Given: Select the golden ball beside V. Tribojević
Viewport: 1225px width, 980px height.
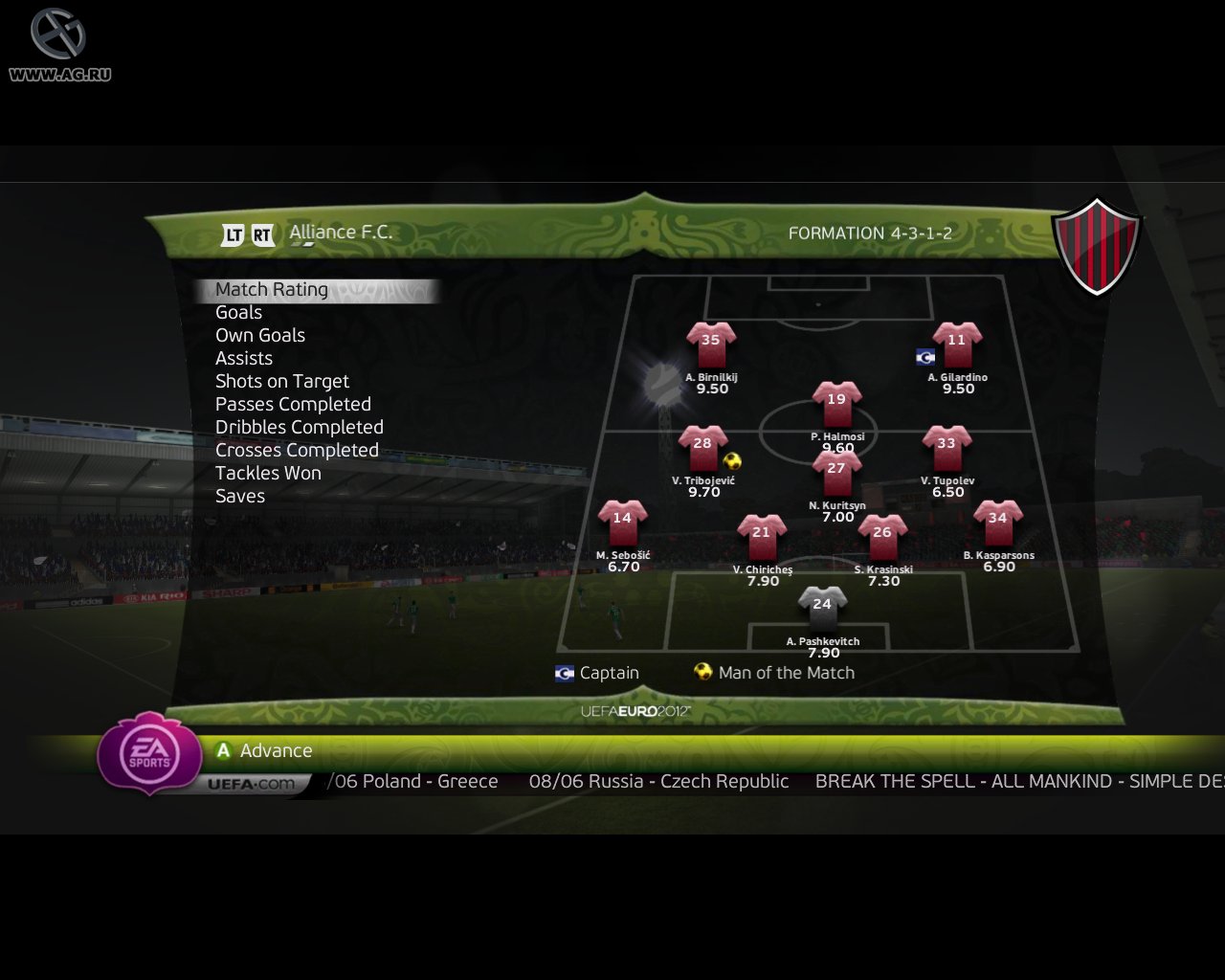Looking at the screenshot, I should [x=731, y=462].
